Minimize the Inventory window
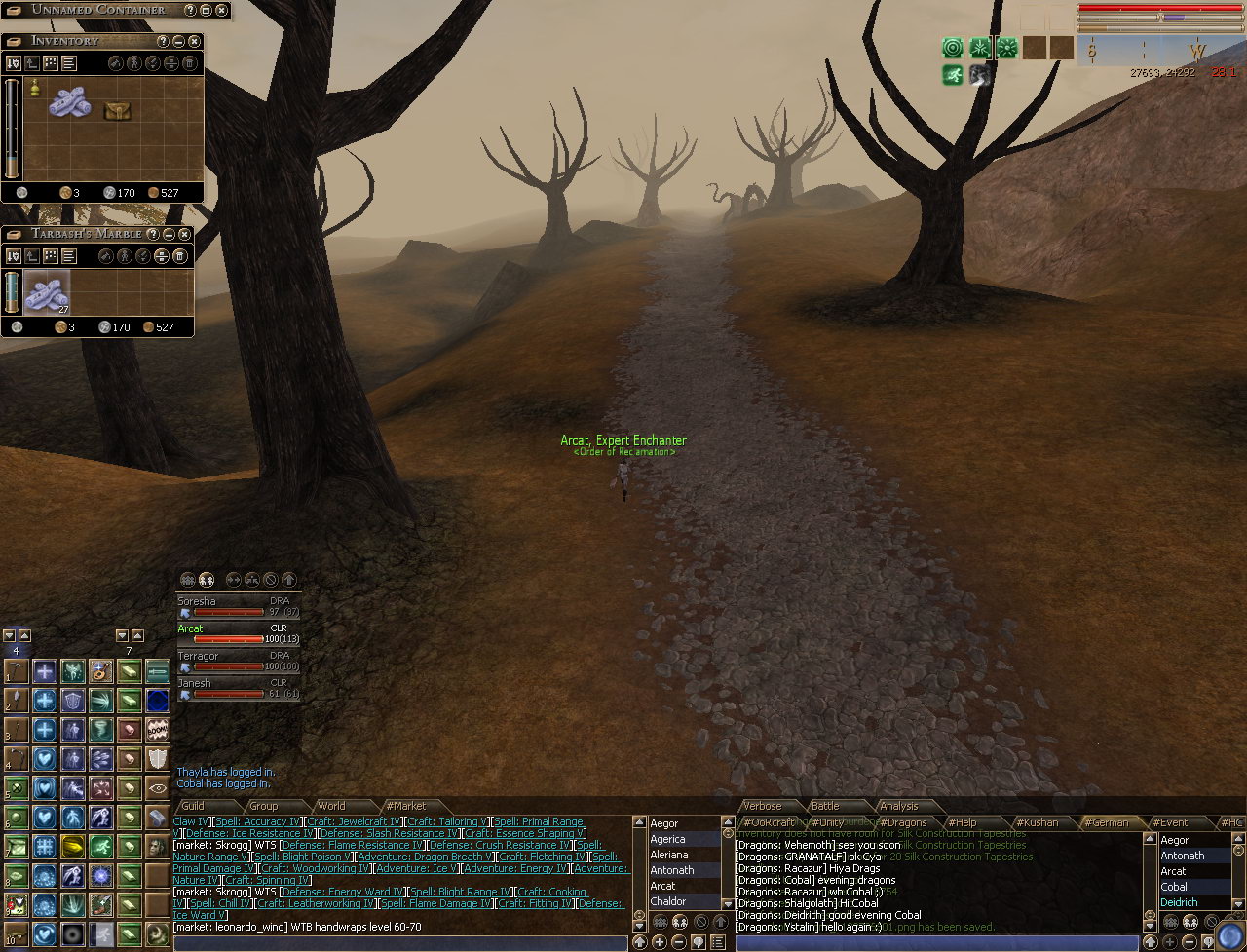Viewport: 1247px width, 952px height. [178, 41]
